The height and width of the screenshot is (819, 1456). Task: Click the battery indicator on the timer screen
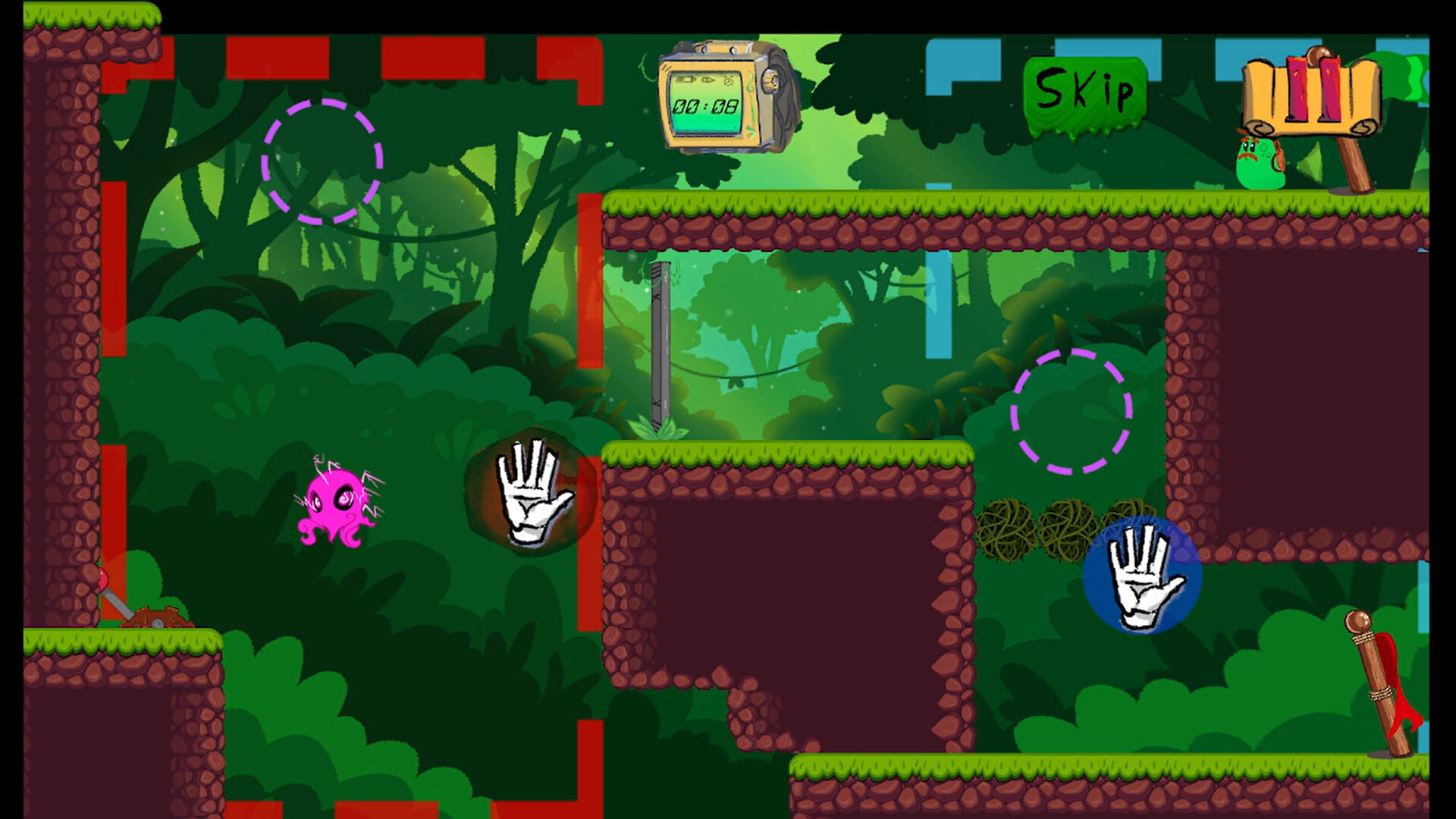[686, 80]
